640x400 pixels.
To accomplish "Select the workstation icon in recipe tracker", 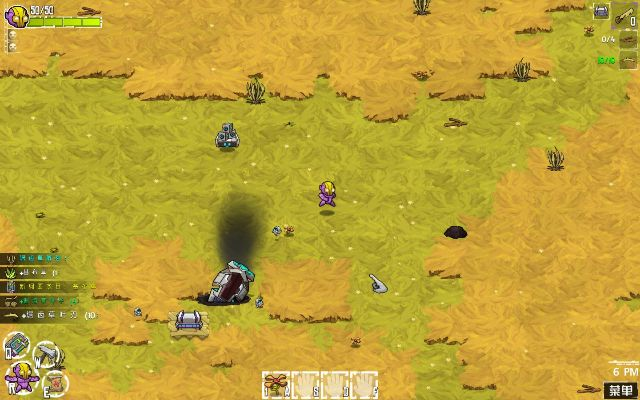I will [602, 11].
